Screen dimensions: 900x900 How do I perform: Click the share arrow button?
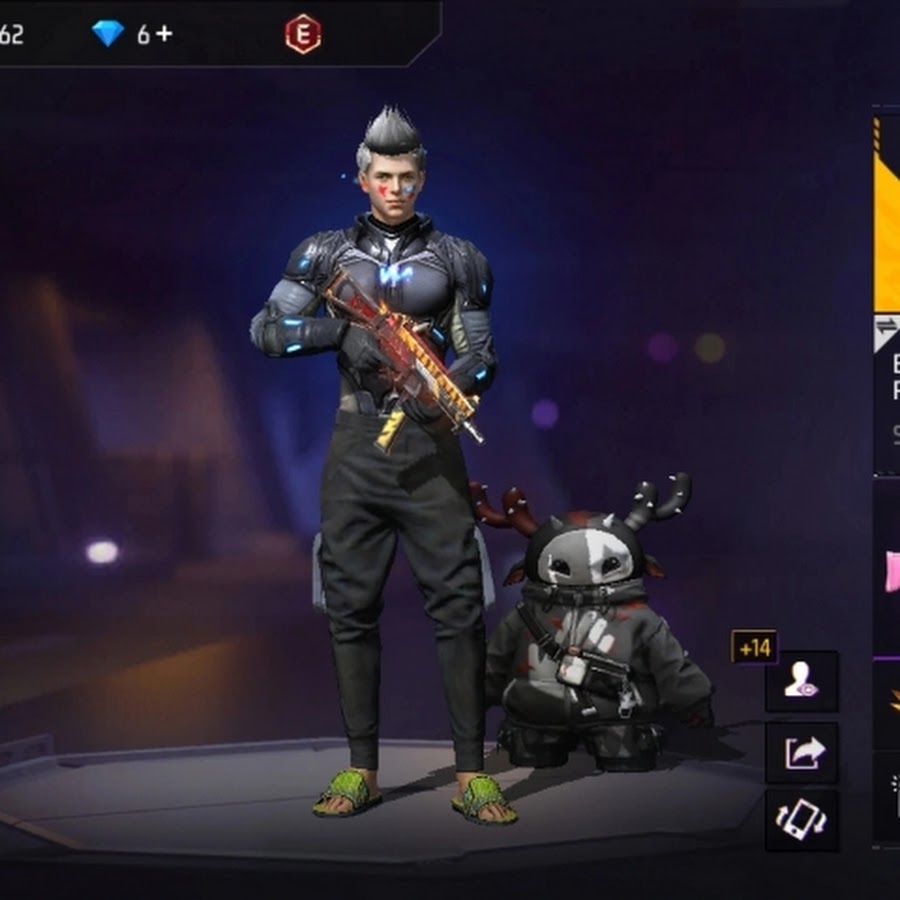[801, 752]
